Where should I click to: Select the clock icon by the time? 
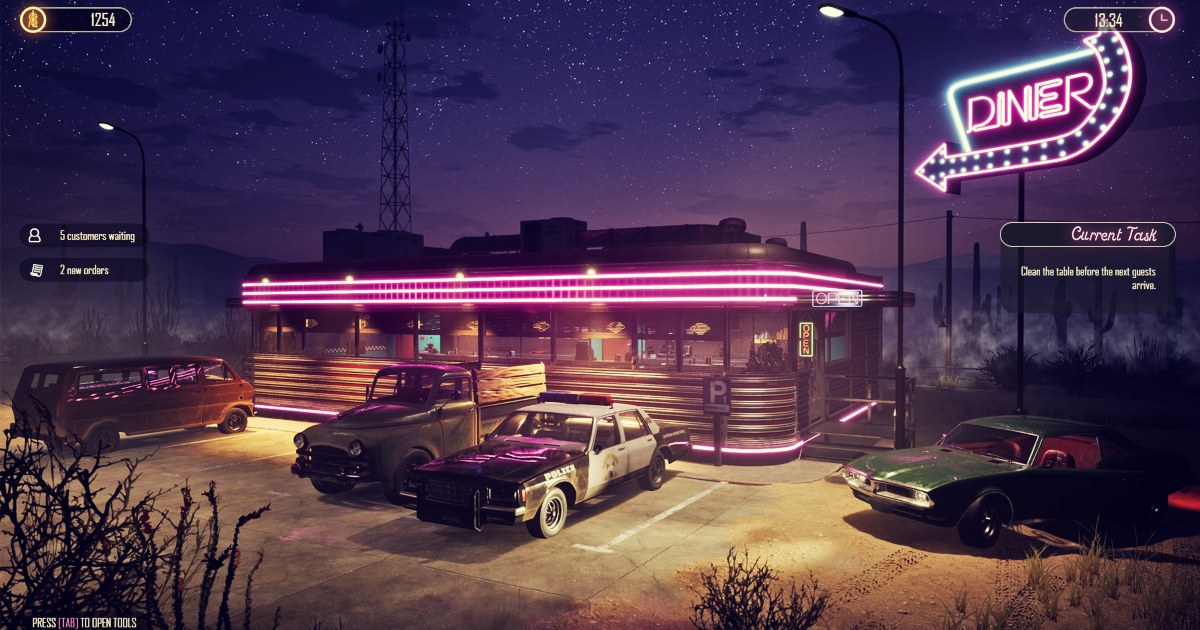click(x=1161, y=19)
